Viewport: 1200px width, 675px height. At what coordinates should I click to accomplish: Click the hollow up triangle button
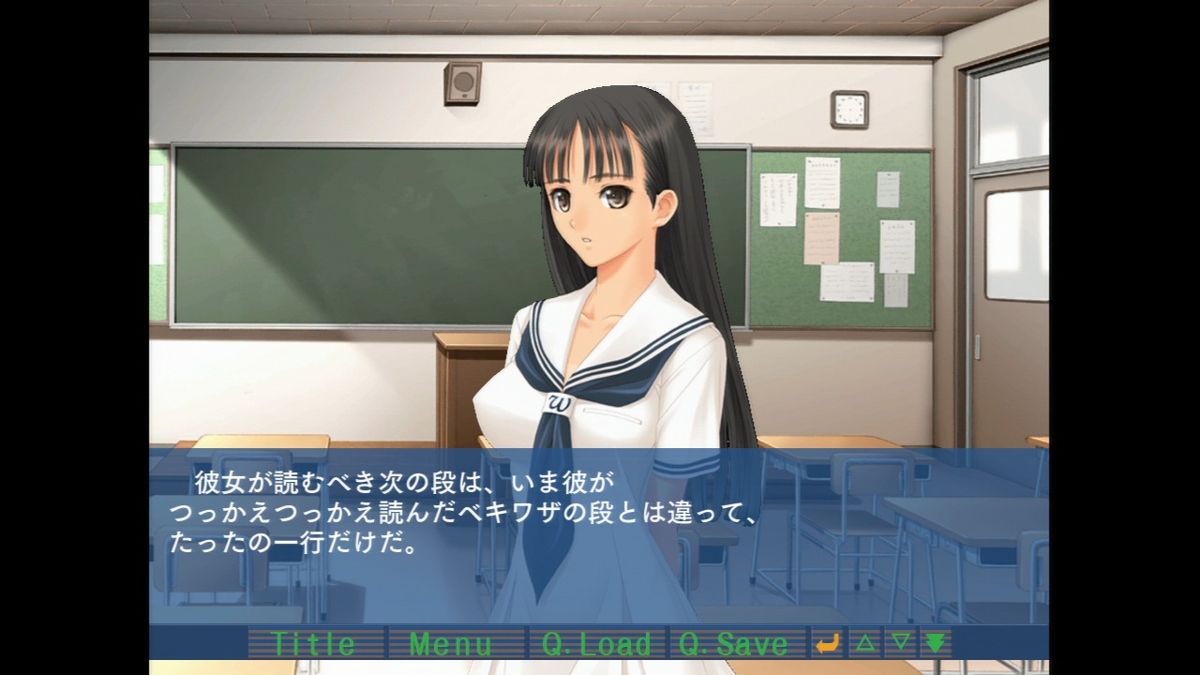click(x=865, y=643)
